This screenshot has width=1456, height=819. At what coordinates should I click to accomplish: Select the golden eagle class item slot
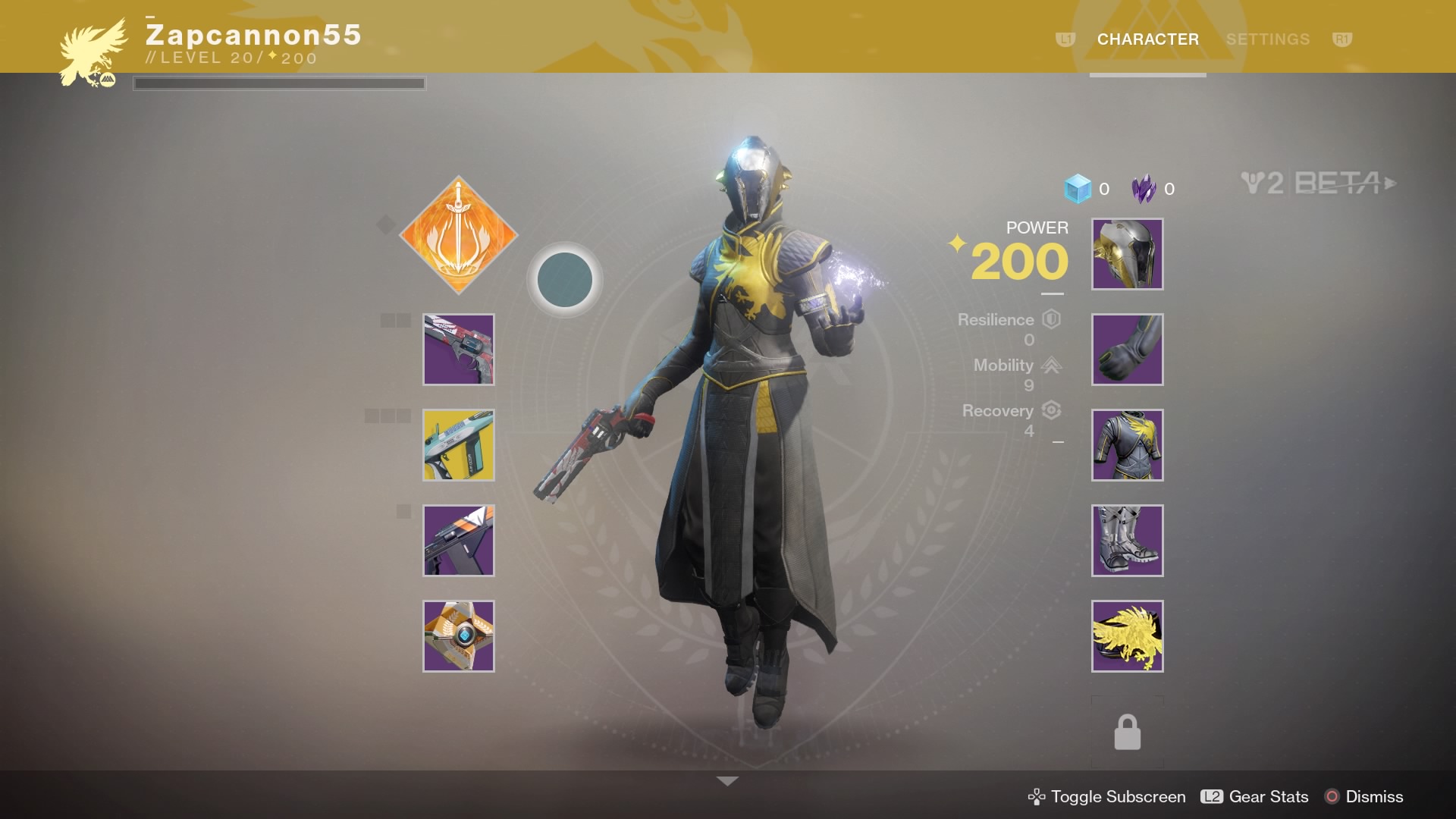pyautogui.click(x=1127, y=636)
